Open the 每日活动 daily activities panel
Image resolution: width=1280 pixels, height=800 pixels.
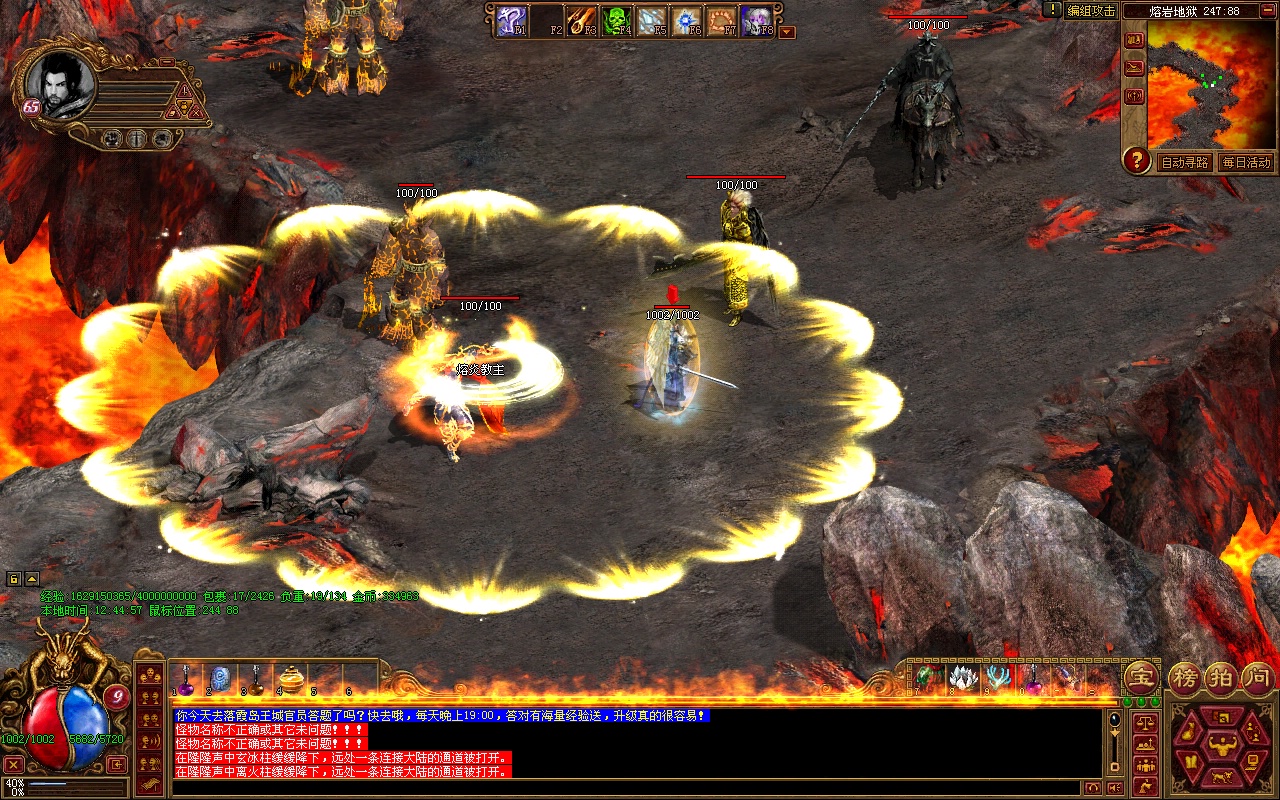pyautogui.click(x=1245, y=162)
